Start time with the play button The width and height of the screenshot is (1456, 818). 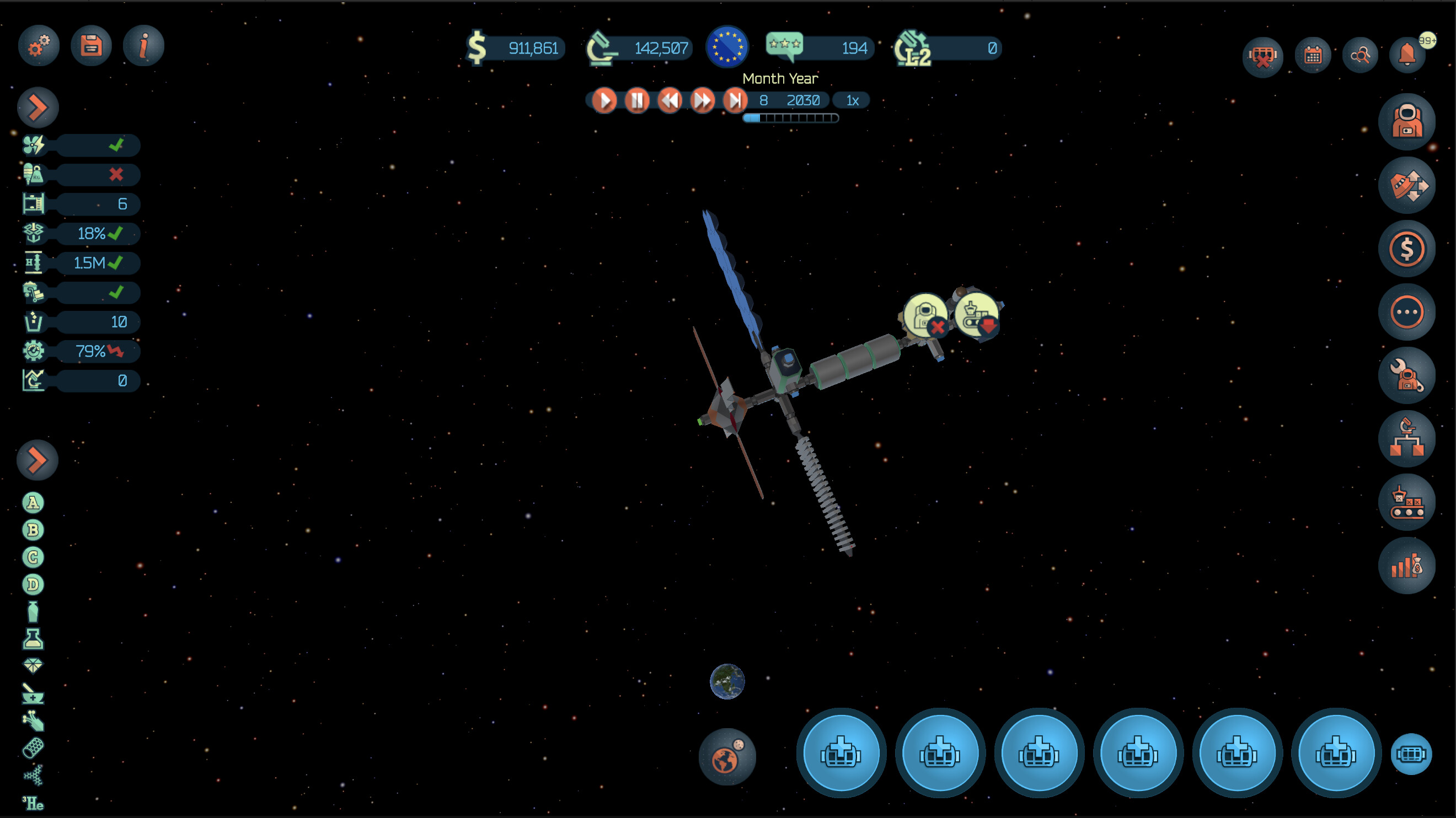coord(604,100)
